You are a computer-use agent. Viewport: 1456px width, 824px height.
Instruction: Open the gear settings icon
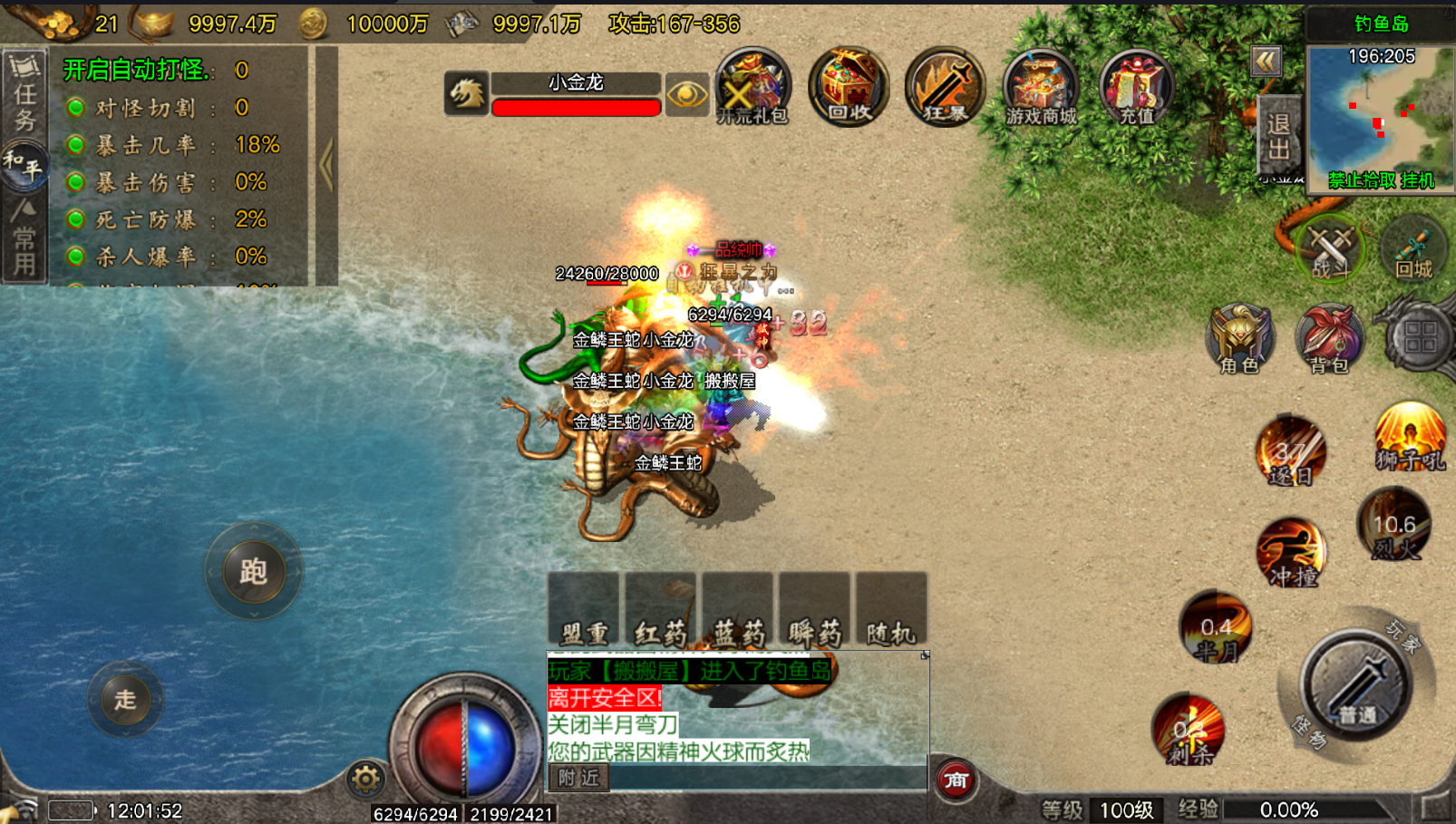pyautogui.click(x=365, y=779)
